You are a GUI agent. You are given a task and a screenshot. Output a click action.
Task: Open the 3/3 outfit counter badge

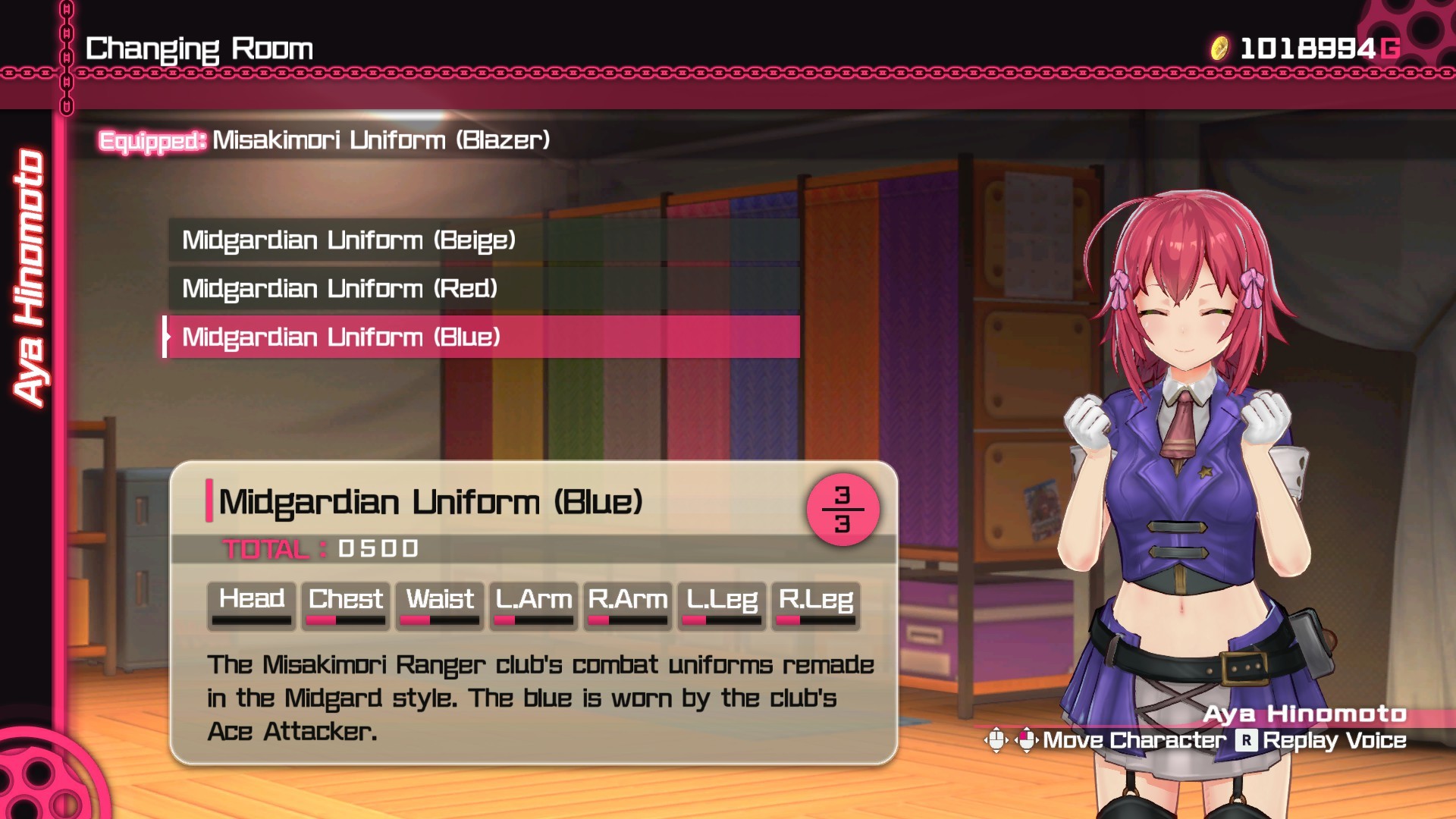tap(842, 508)
